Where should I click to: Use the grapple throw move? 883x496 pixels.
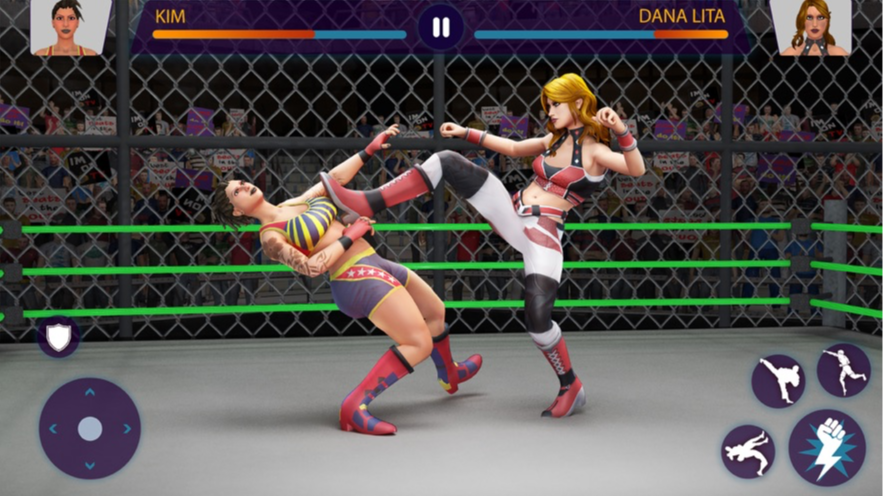747,450
